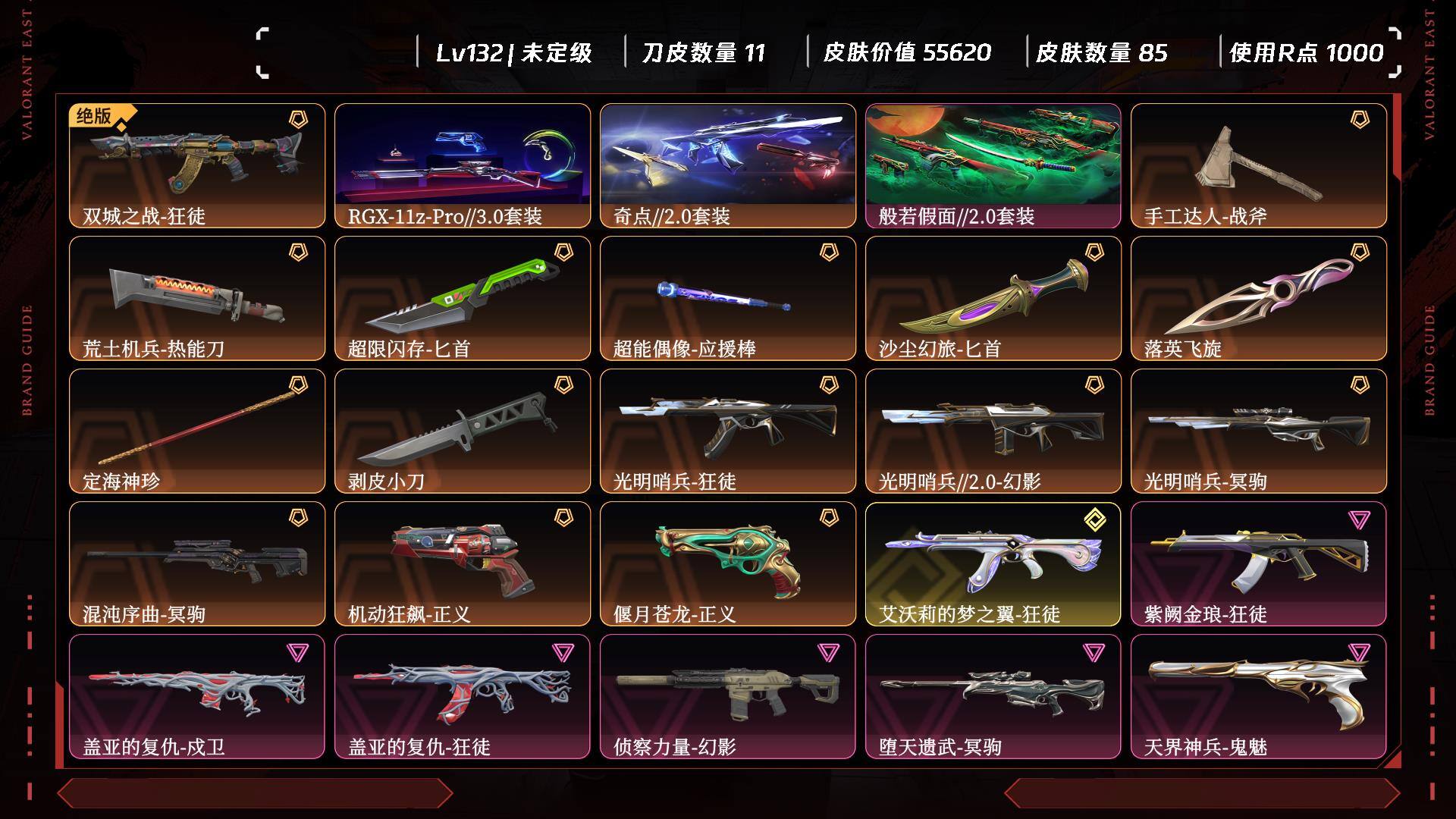Pick the 侦察力量-幻影 rifle skin

(728, 696)
